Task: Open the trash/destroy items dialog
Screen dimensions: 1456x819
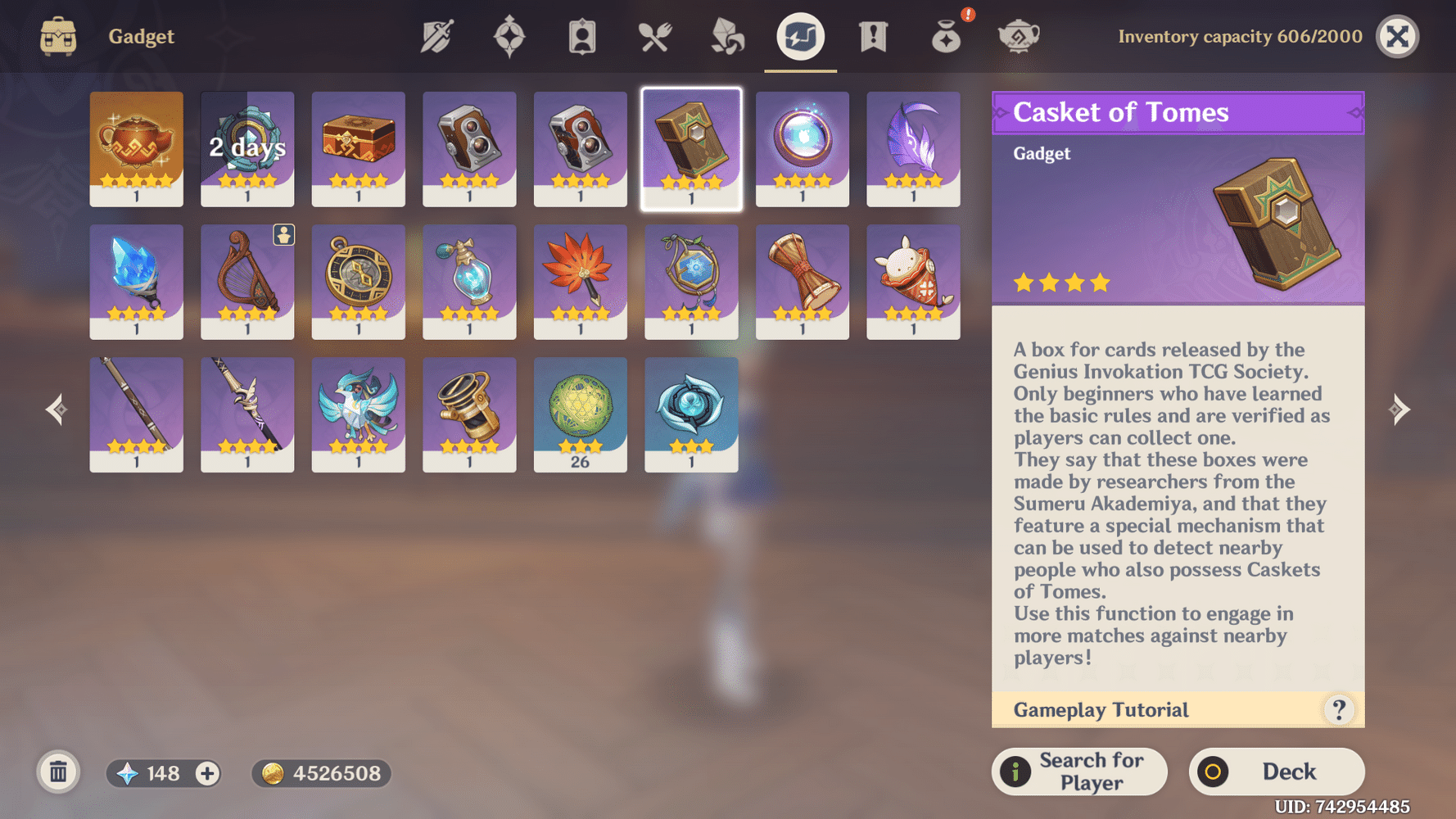Action: [57, 772]
